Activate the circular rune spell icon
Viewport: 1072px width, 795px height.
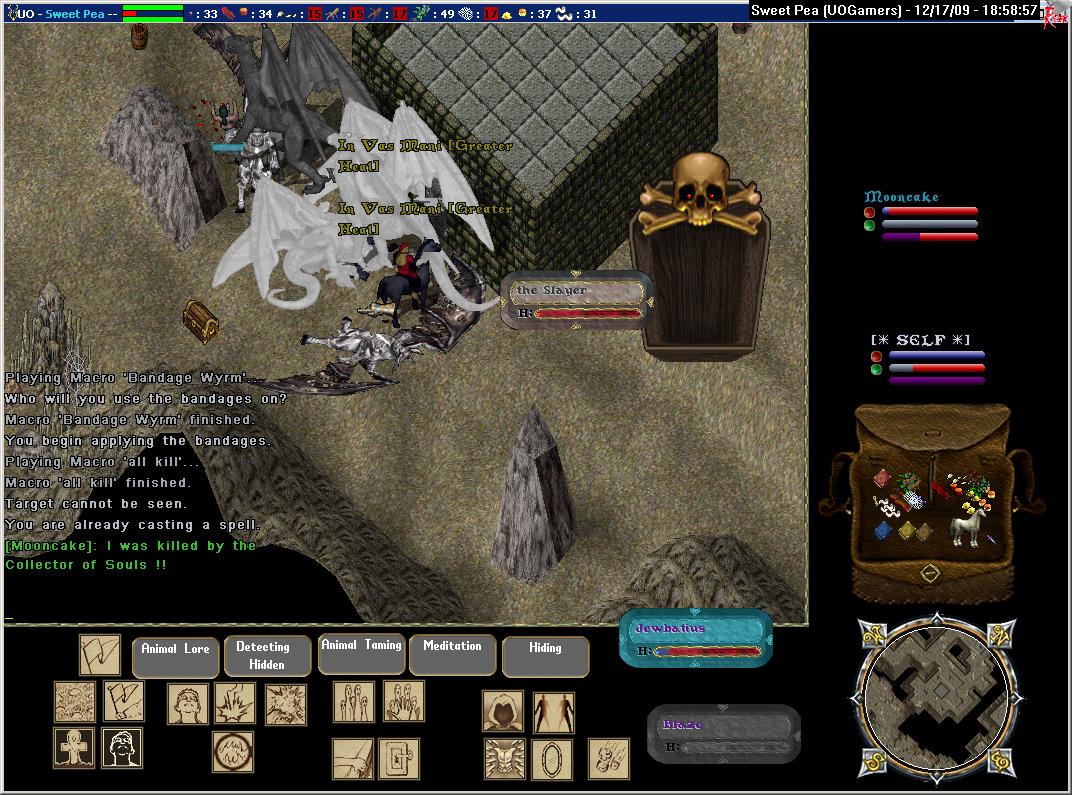click(232, 752)
